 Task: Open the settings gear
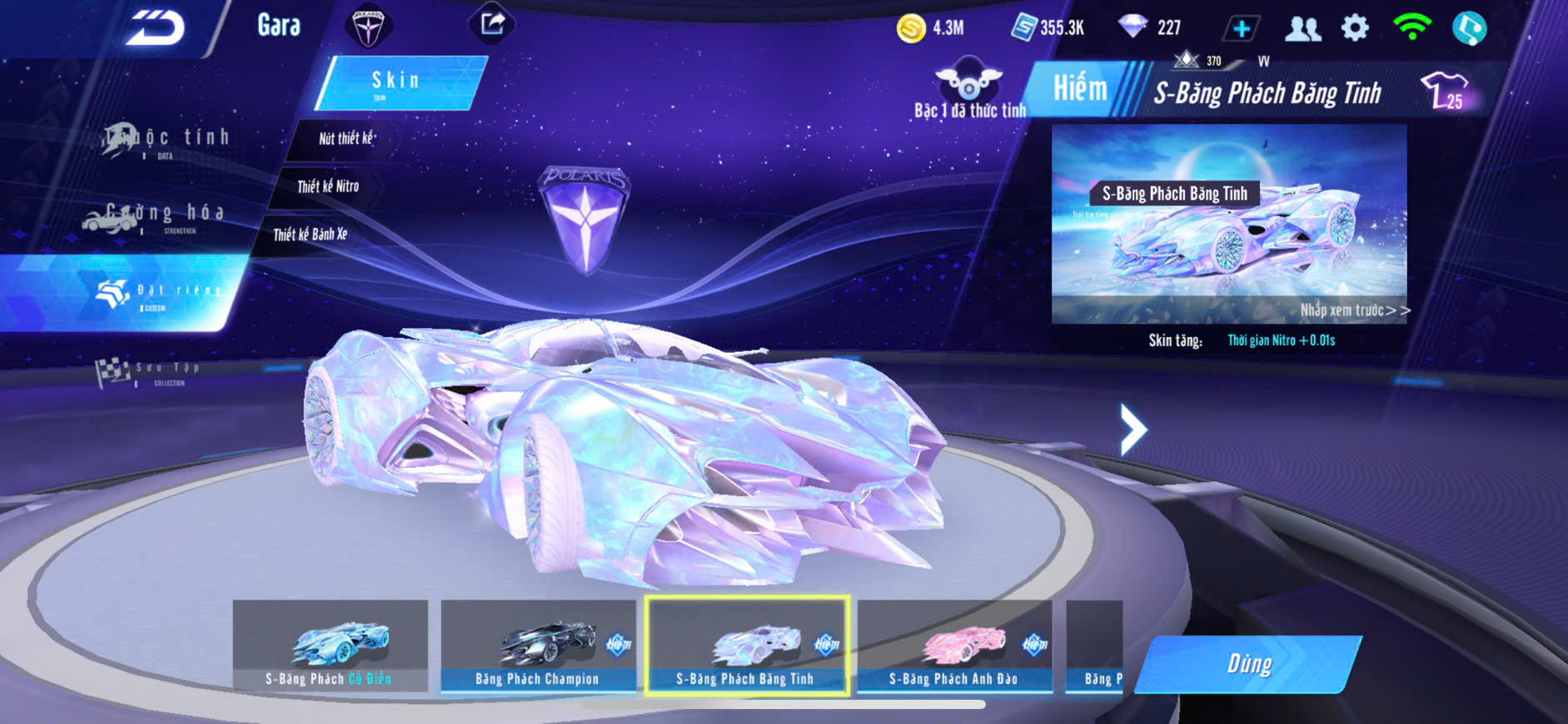[1355, 28]
